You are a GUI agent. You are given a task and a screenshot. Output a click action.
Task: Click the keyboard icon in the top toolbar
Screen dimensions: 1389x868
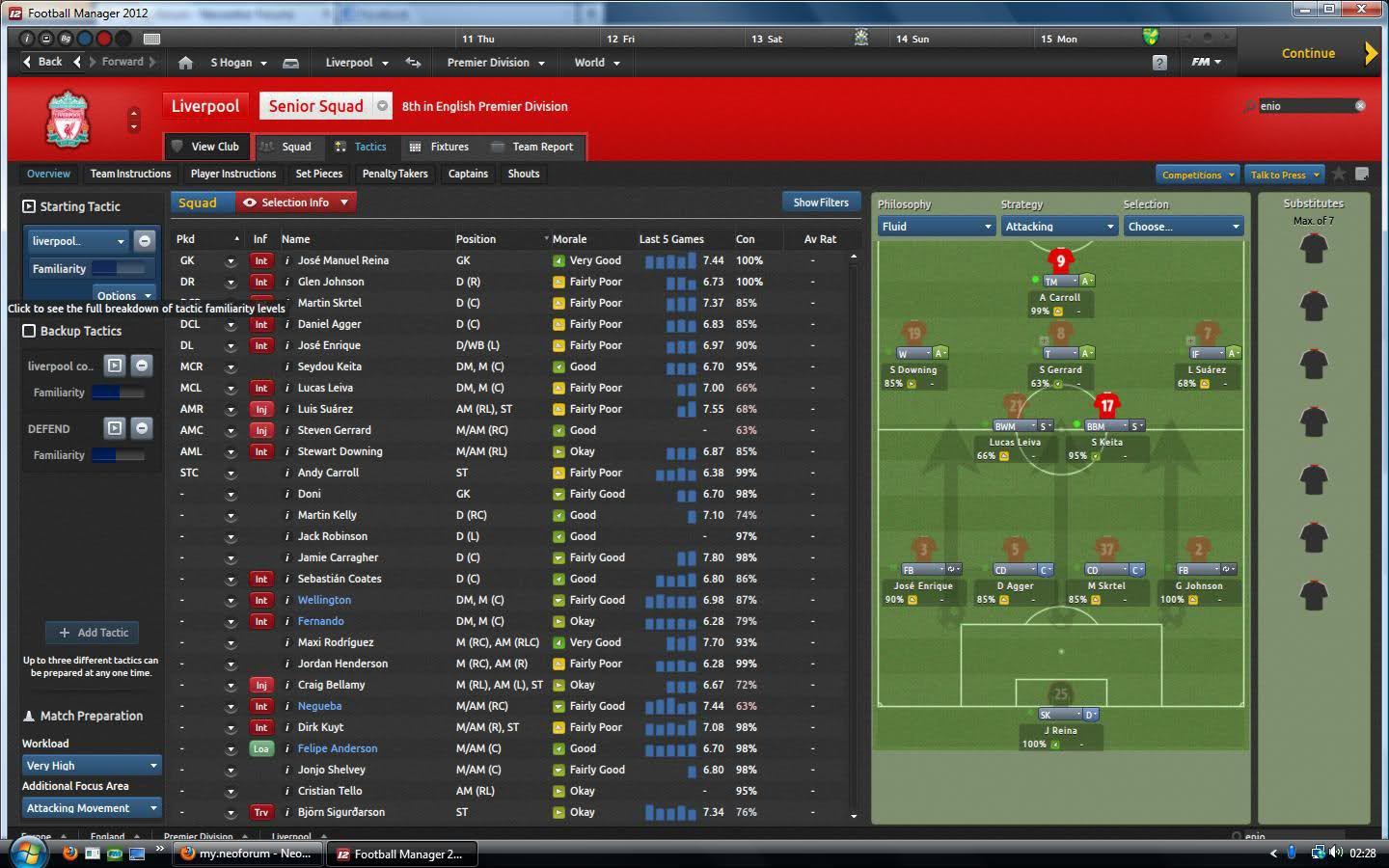coord(151,39)
